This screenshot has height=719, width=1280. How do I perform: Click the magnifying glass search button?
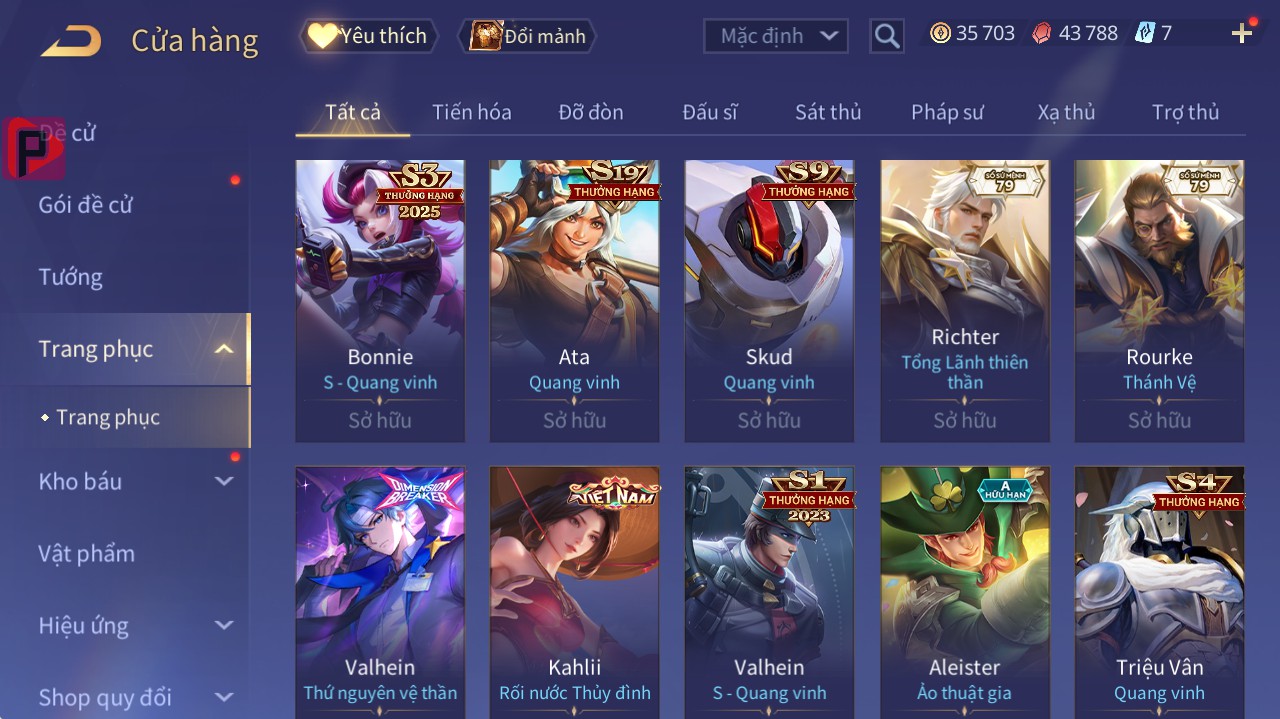point(887,36)
